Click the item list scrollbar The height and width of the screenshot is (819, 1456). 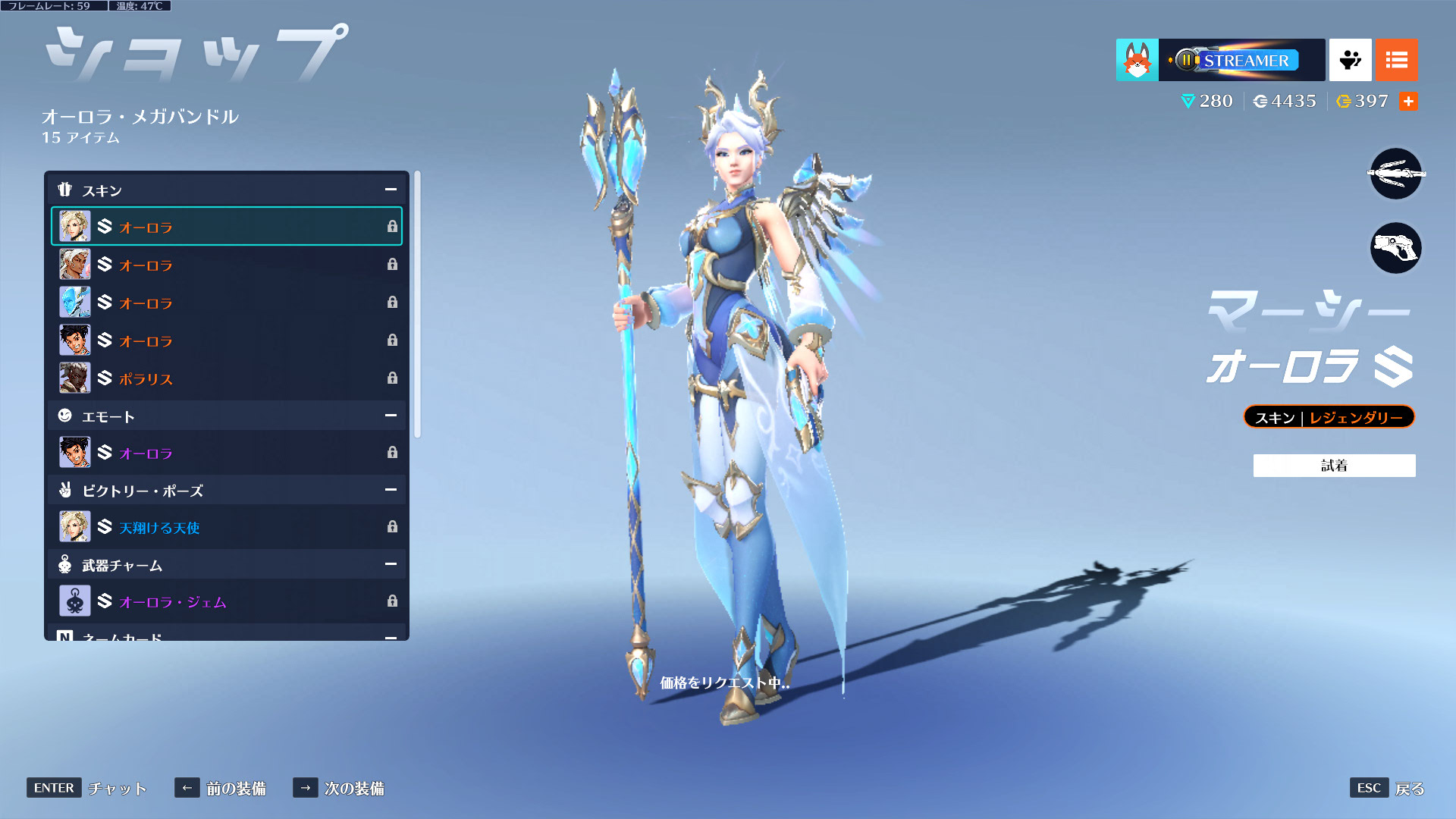pyautogui.click(x=417, y=303)
